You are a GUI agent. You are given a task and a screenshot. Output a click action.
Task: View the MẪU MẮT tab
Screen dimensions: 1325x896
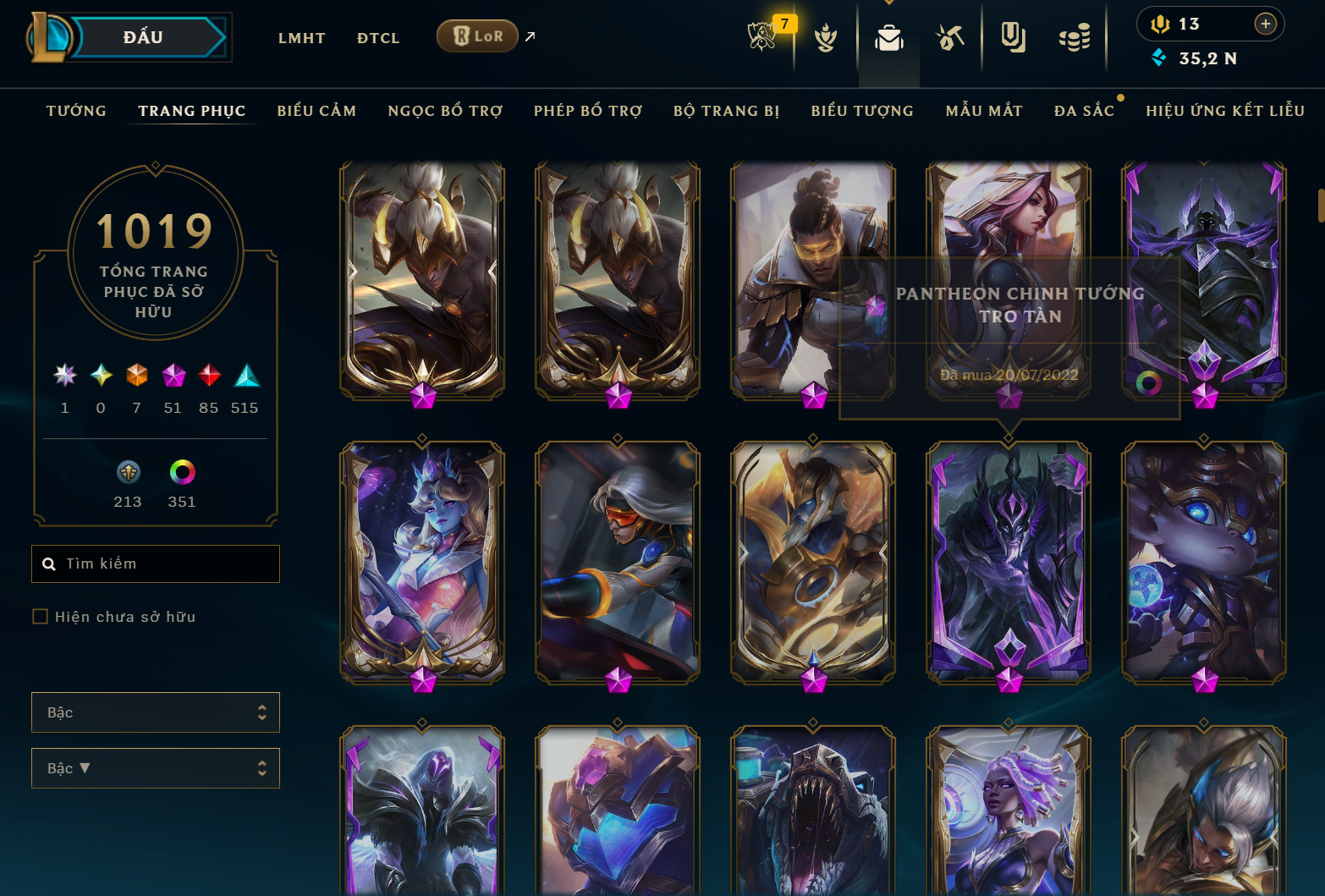(984, 111)
